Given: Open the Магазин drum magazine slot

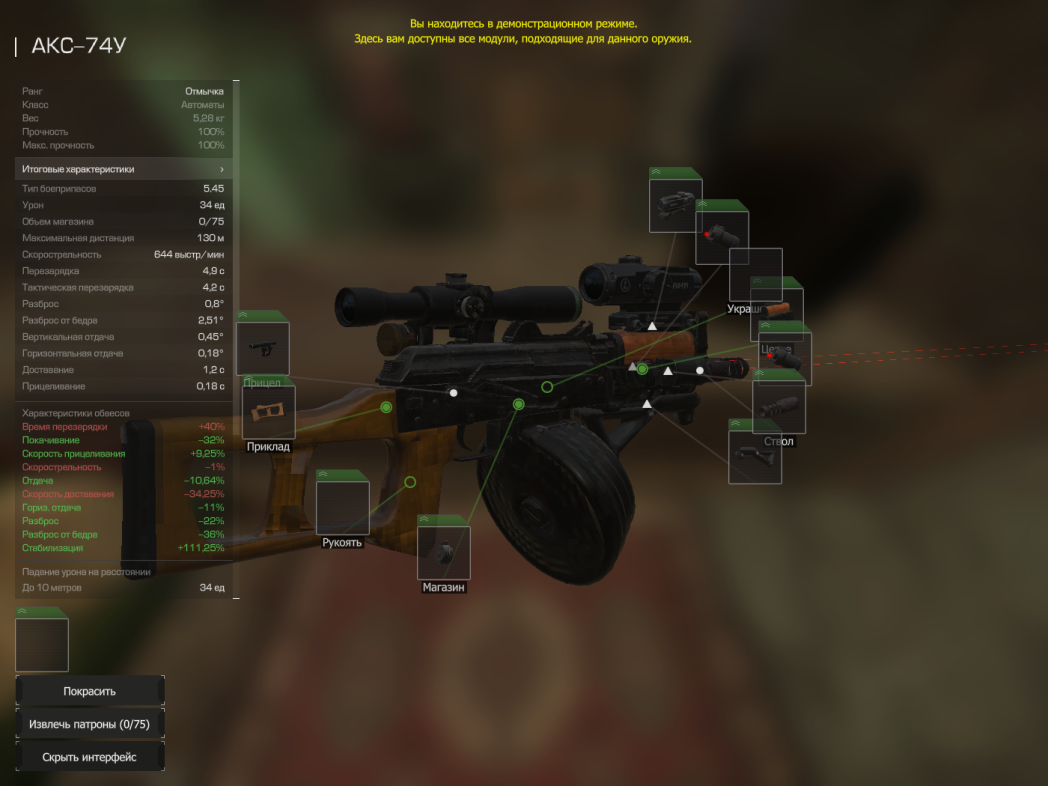Looking at the screenshot, I should coord(443,552).
